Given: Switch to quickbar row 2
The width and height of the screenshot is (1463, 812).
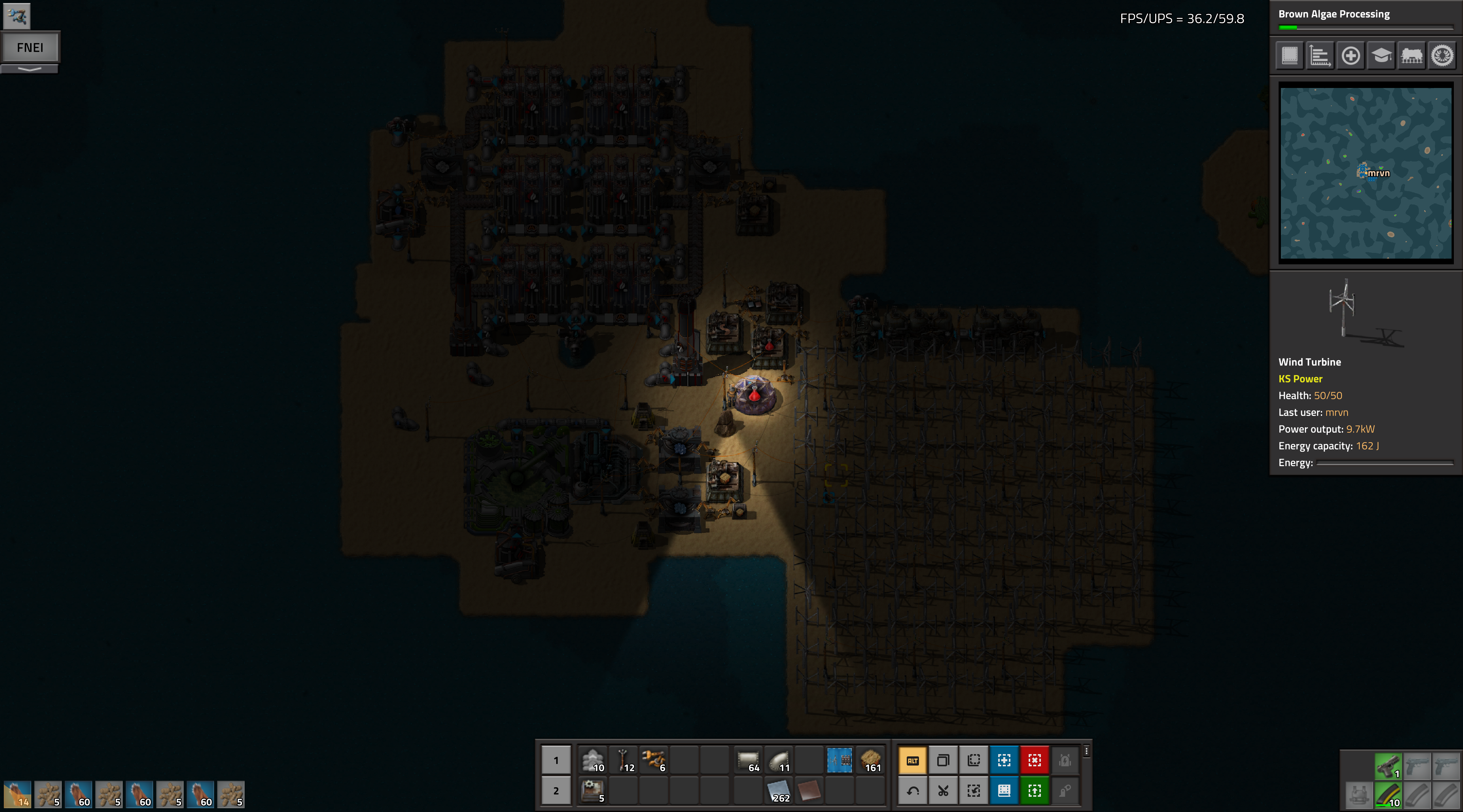Looking at the screenshot, I should tap(556, 790).
